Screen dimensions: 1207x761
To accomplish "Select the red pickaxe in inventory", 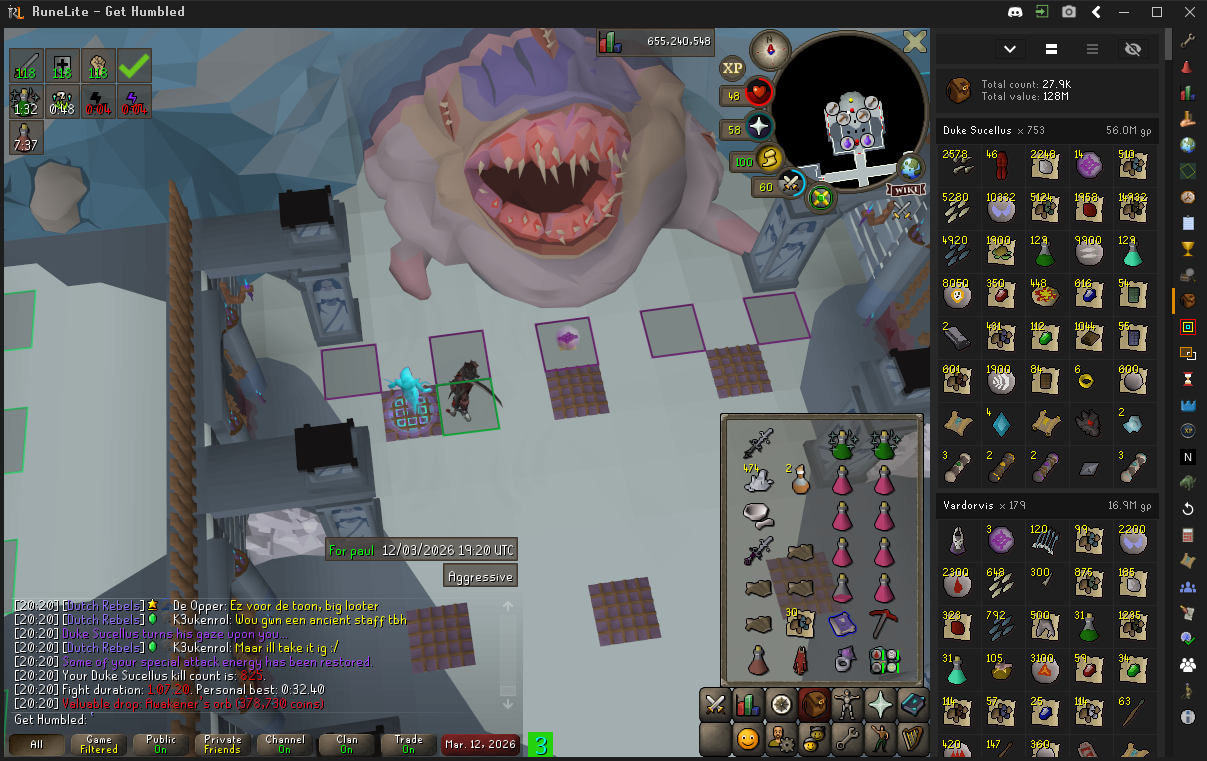I will tap(883, 623).
